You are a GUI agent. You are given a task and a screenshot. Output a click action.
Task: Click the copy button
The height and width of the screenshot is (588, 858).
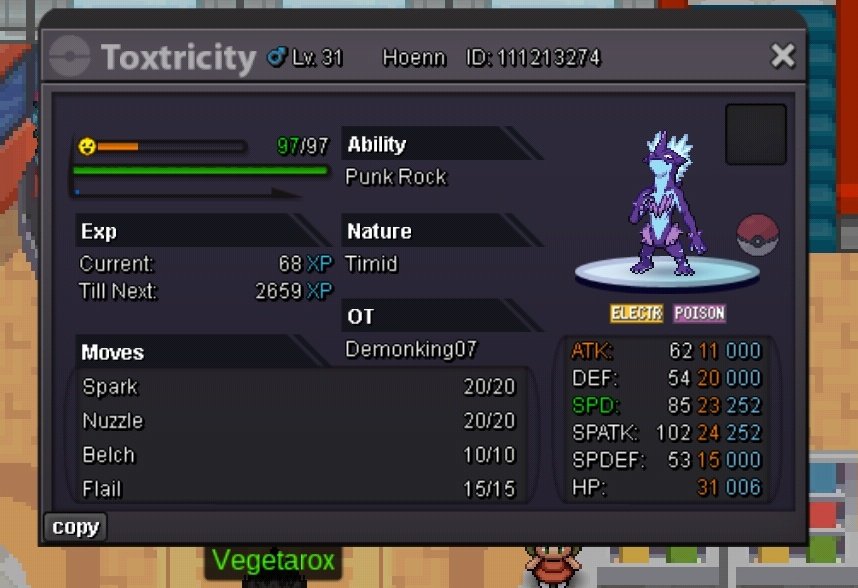pos(75,527)
